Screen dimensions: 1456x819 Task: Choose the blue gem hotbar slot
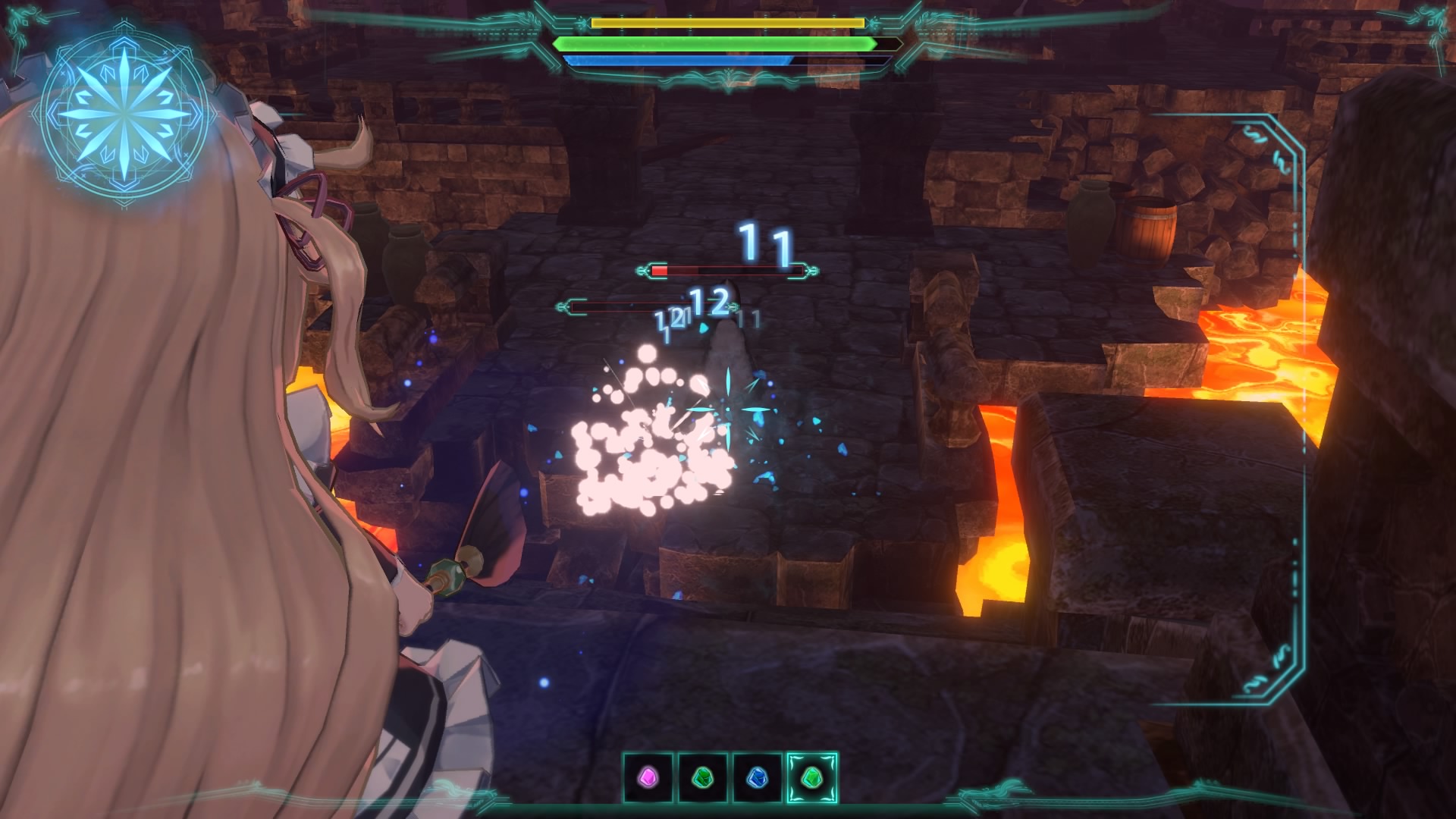pos(757,778)
